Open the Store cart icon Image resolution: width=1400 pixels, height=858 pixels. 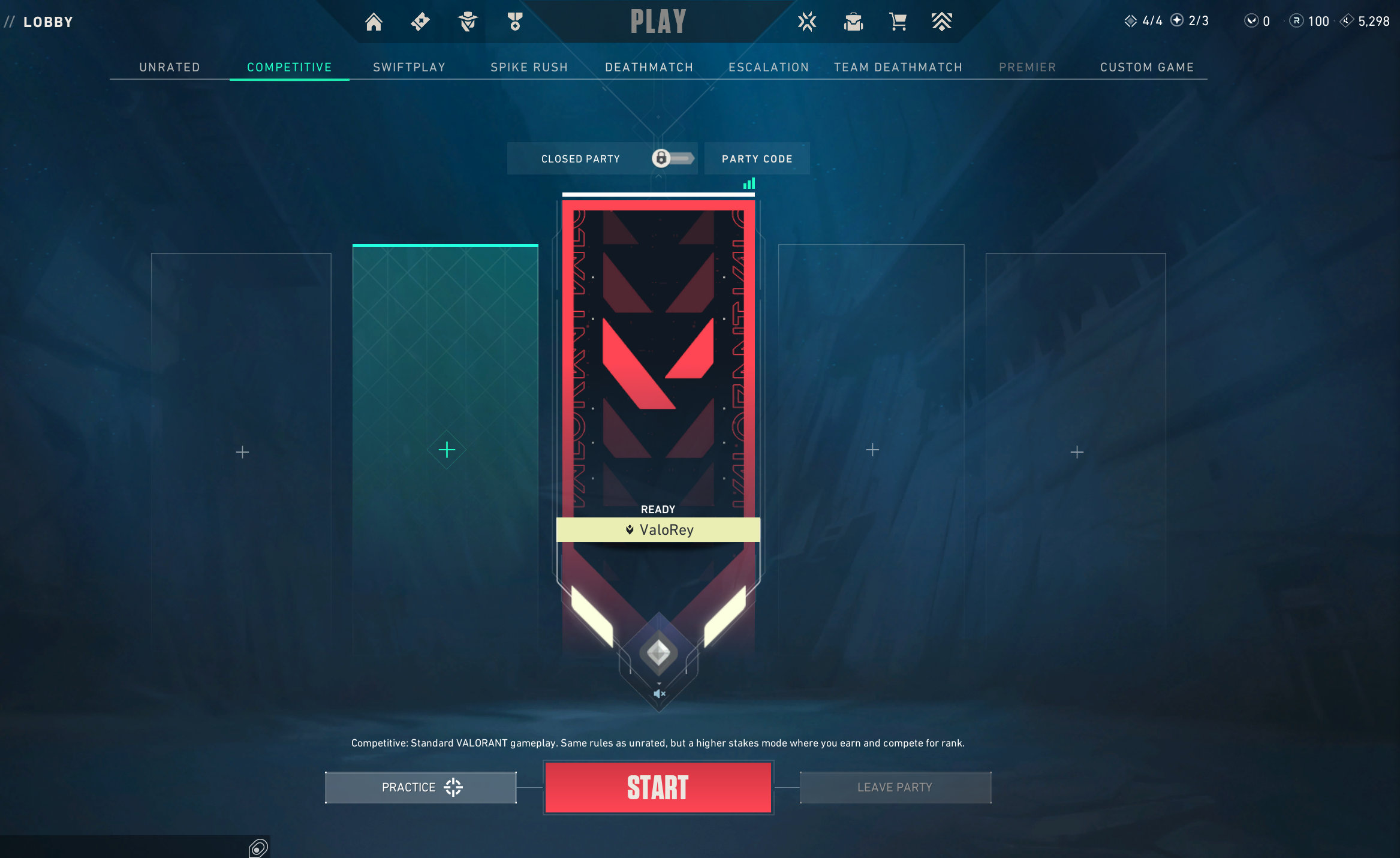(x=898, y=22)
